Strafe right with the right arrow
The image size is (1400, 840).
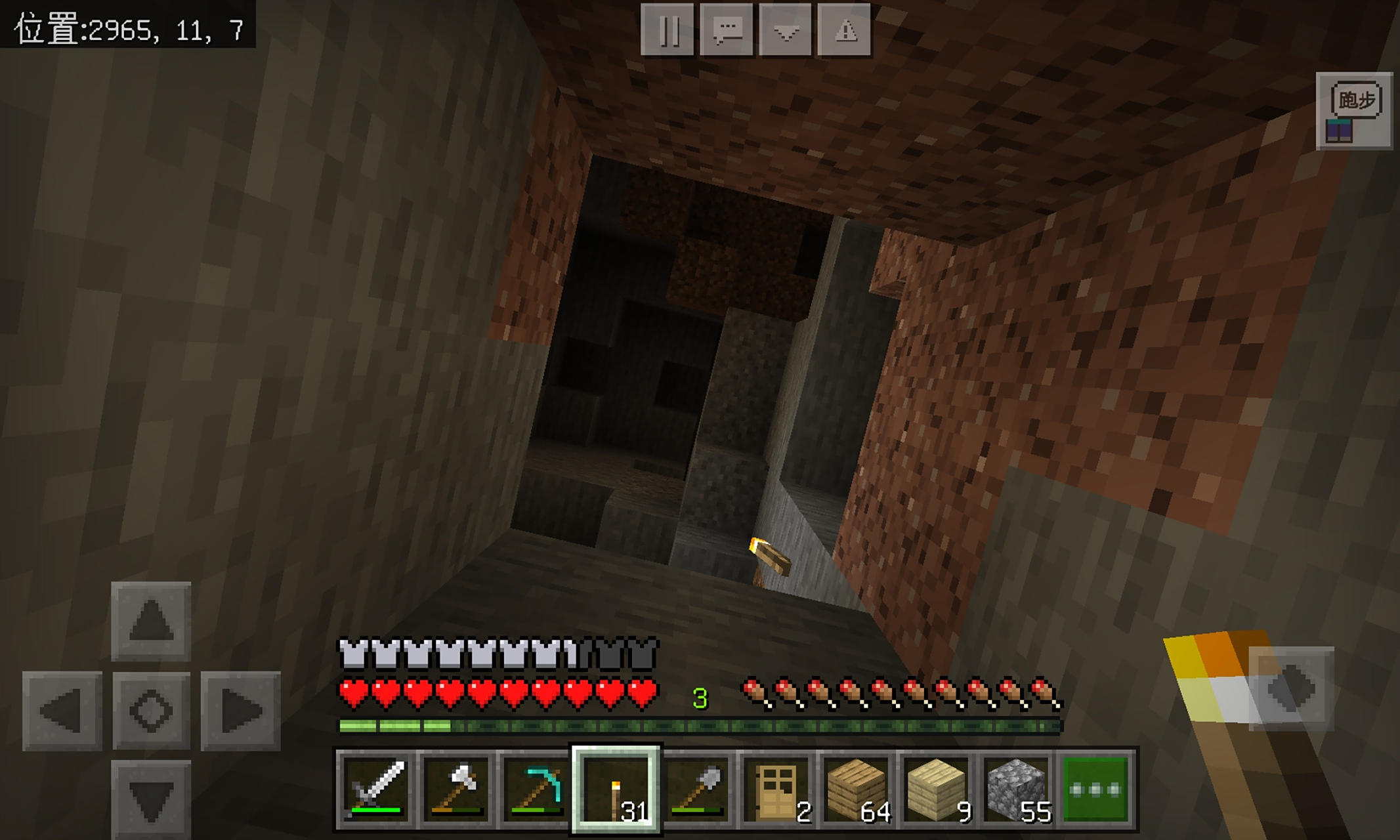click(240, 710)
